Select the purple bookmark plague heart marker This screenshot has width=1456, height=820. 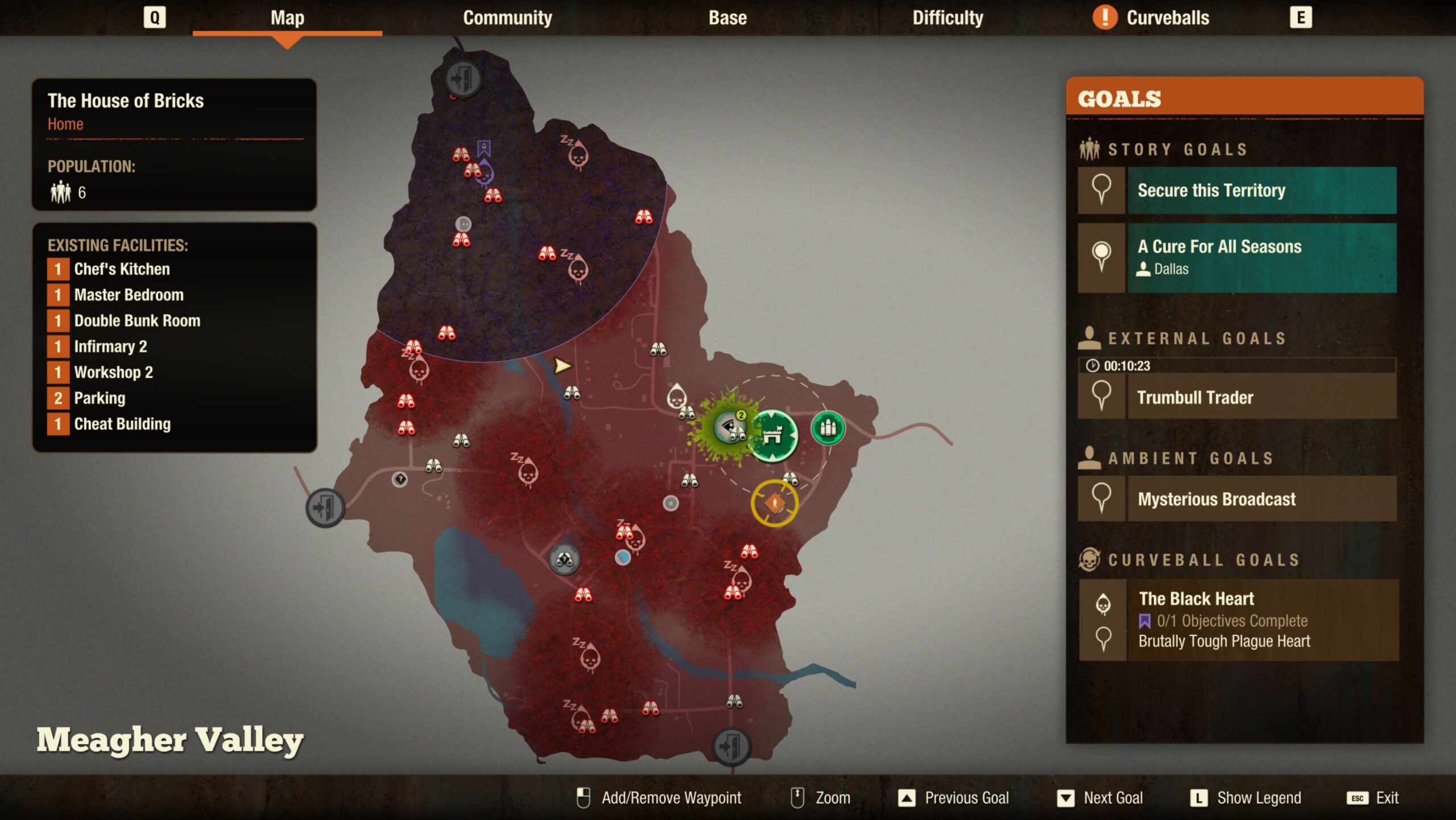pos(484,149)
